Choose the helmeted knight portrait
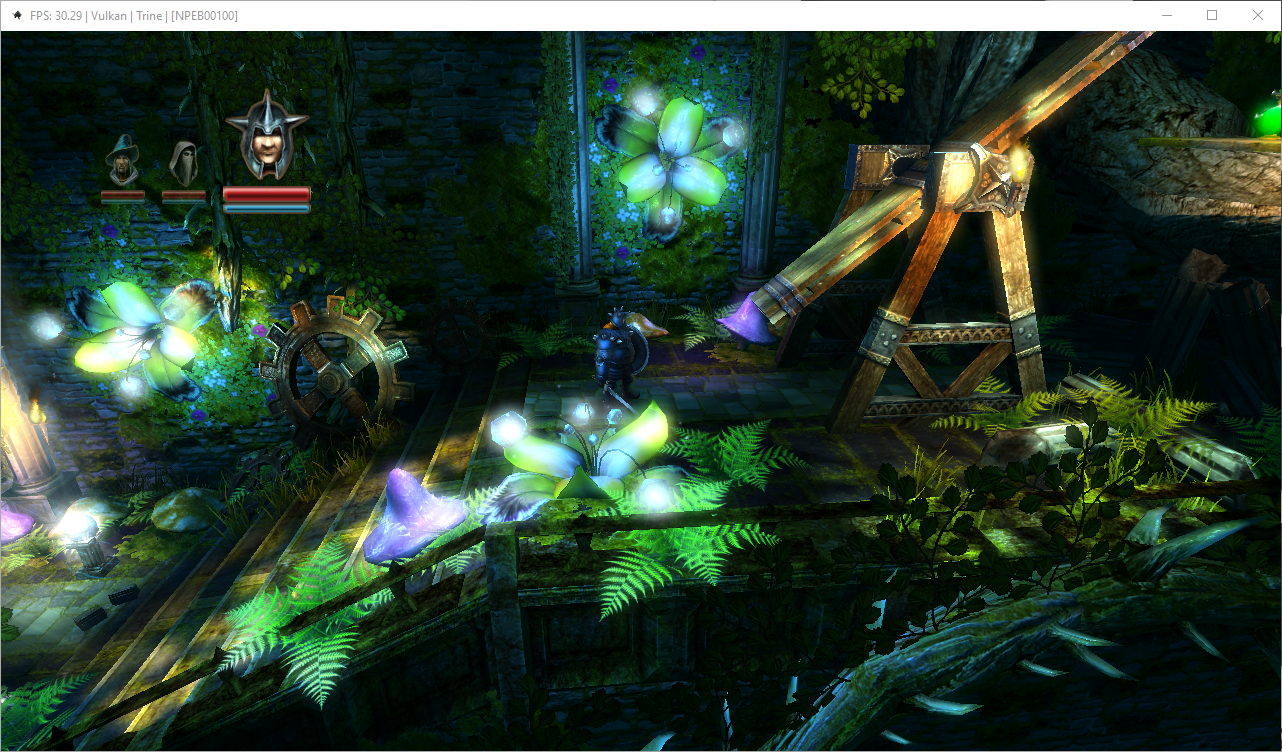This screenshot has width=1282, height=752. click(266, 135)
